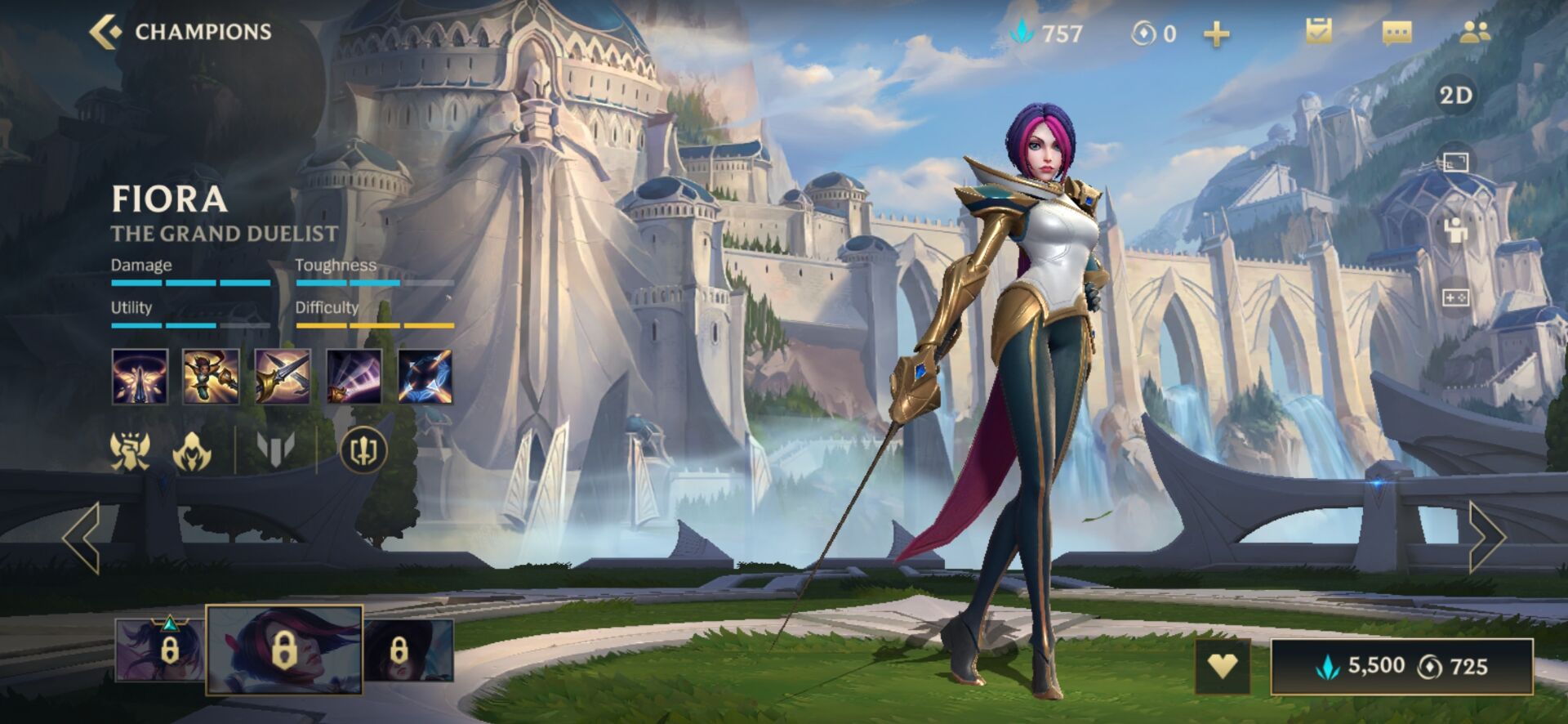
Task: Select the glowing sword with wings ability icon
Action: 140,377
